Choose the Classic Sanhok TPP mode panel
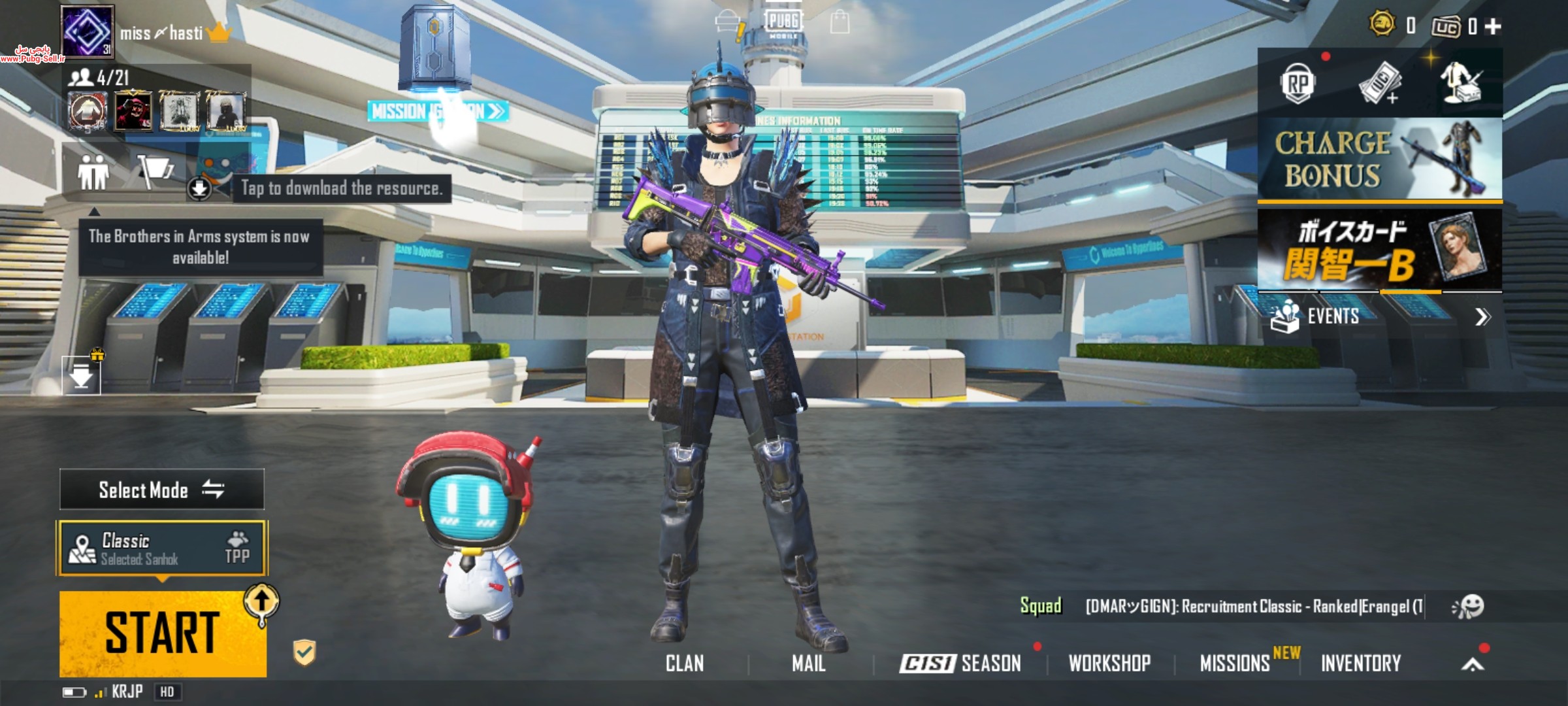 (x=162, y=548)
